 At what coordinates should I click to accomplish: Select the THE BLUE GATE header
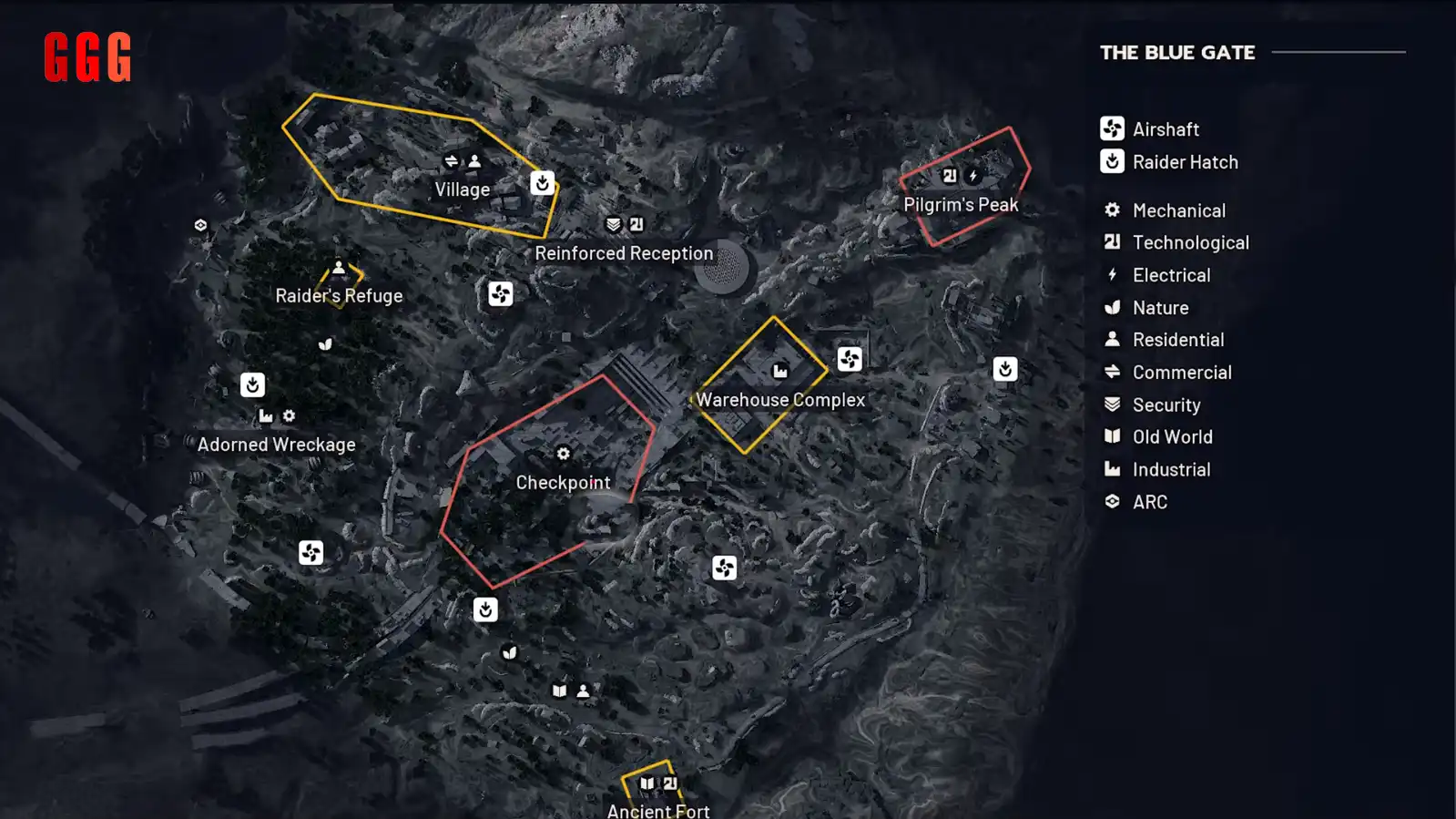click(x=1176, y=53)
